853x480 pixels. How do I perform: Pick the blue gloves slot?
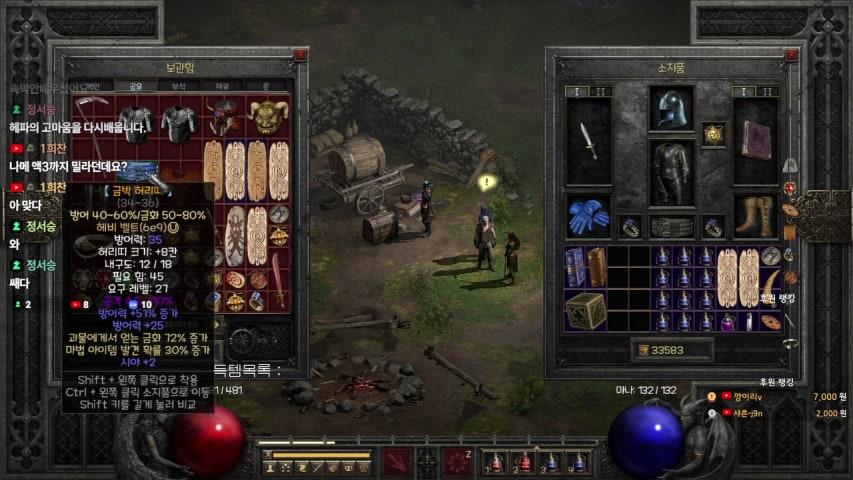[589, 215]
